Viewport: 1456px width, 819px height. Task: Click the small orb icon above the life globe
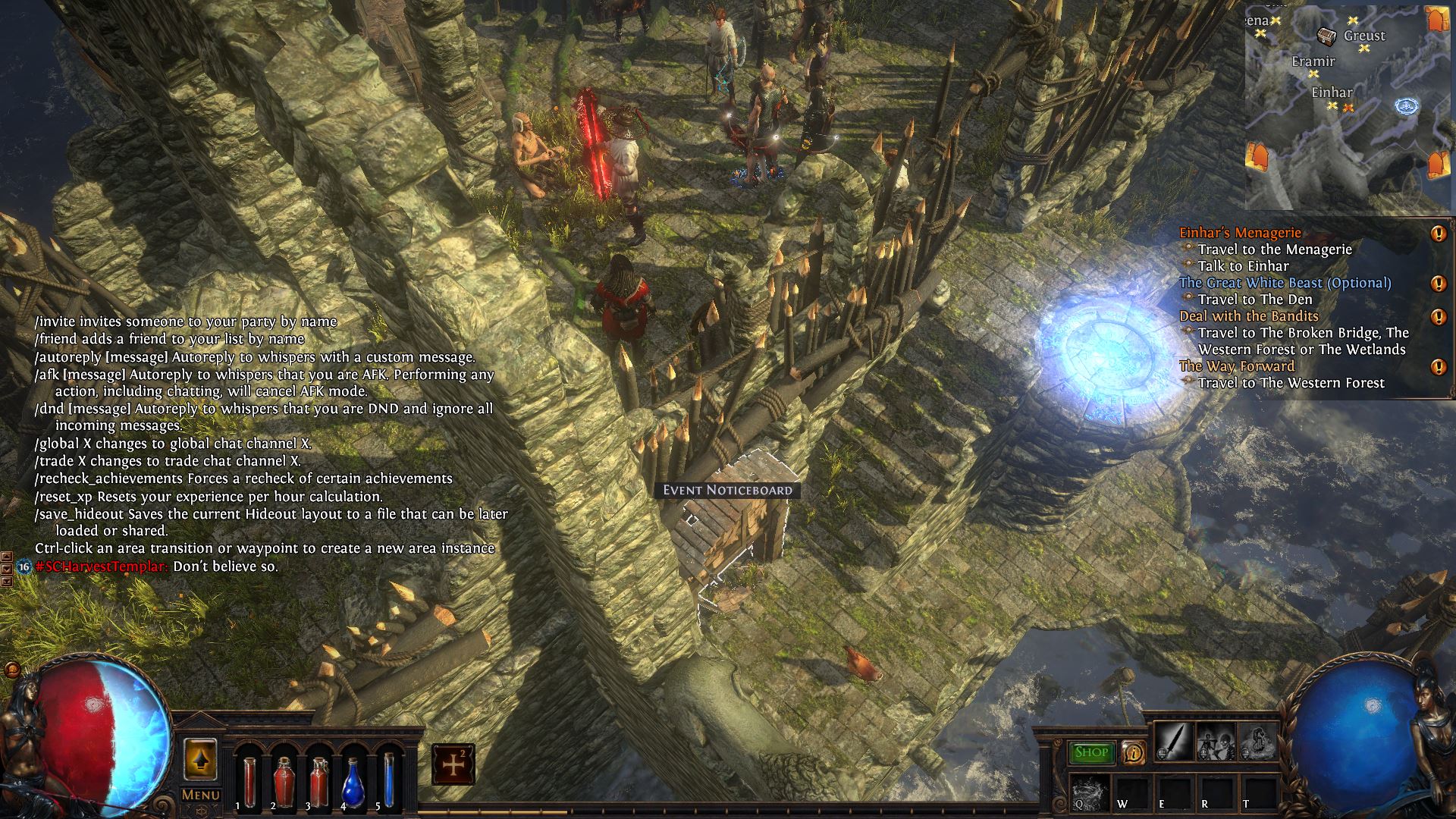(11, 670)
